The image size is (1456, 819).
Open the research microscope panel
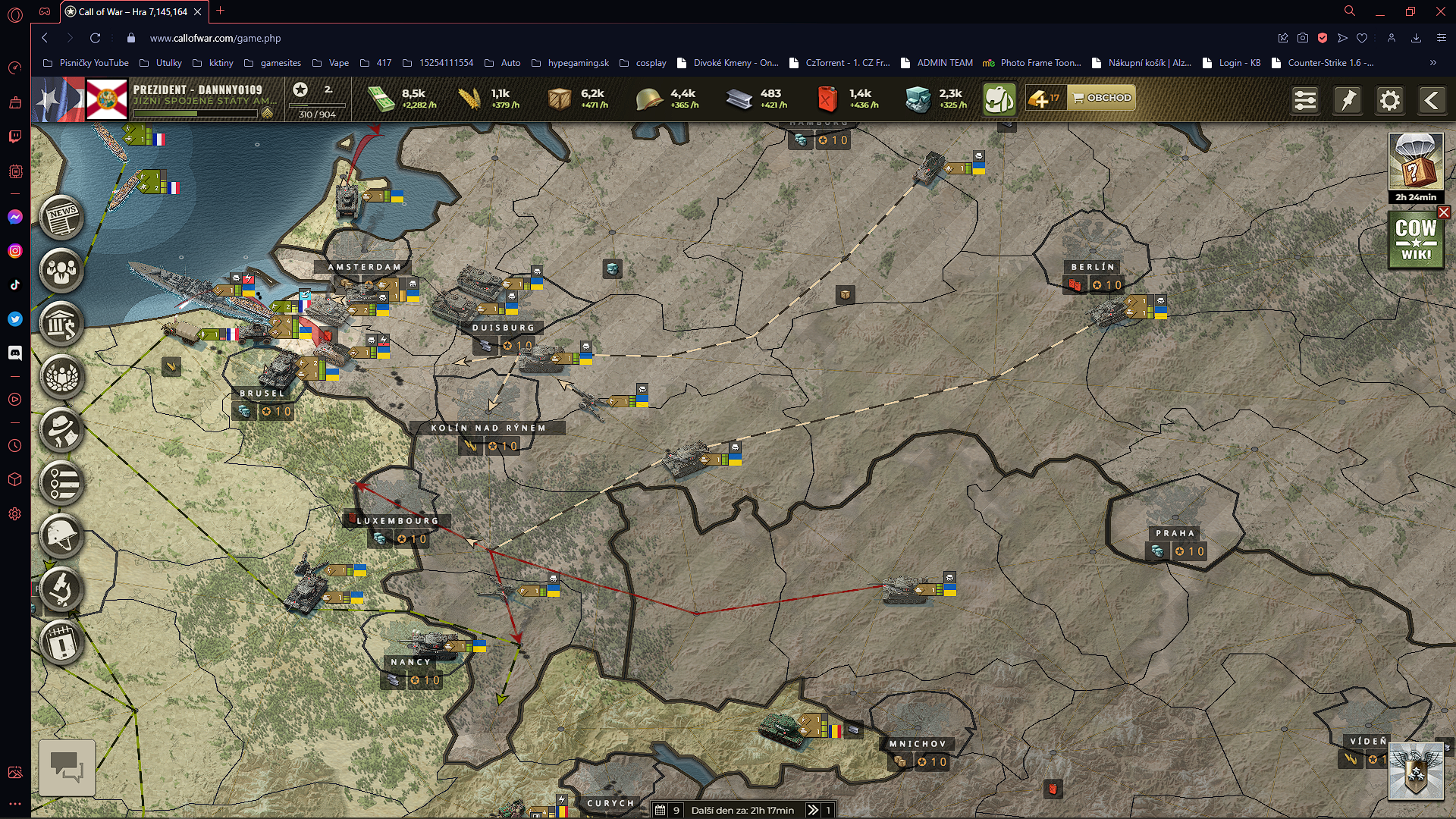pyautogui.click(x=62, y=589)
